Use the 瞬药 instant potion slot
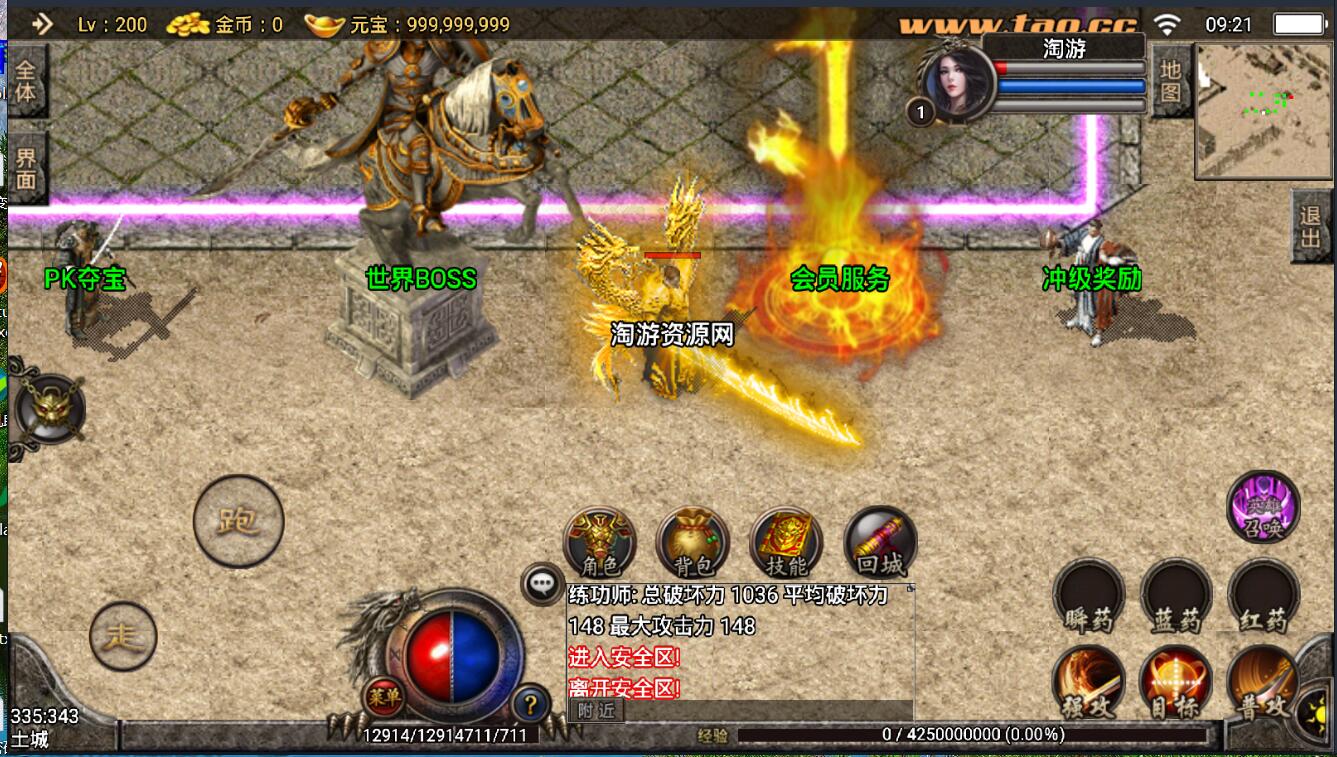The height and width of the screenshot is (757, 1337). (x=1088, y=596)
